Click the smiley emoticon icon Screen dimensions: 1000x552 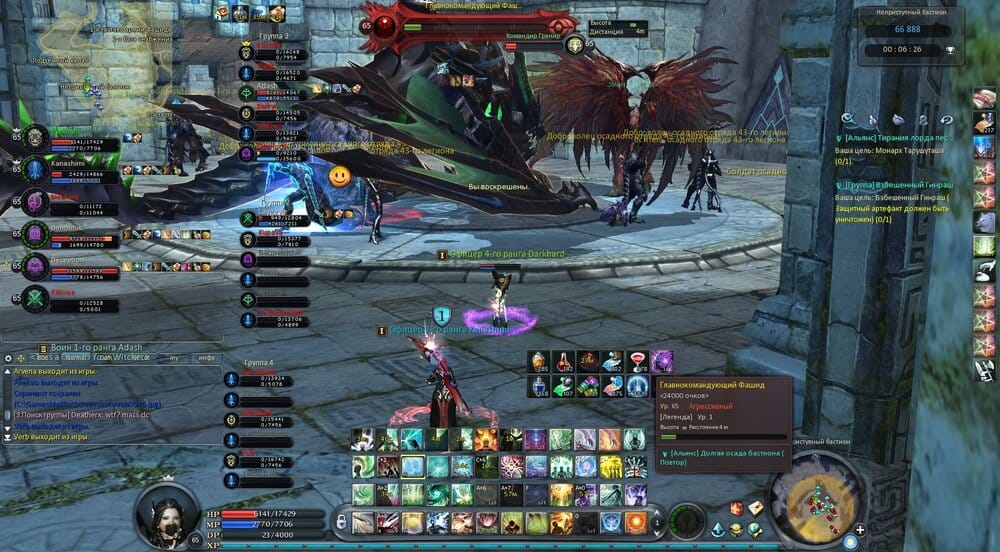[340, 177]
